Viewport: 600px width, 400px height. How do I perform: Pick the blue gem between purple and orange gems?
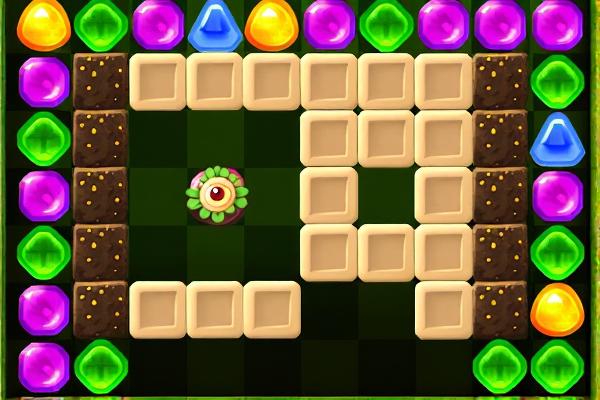212,22
